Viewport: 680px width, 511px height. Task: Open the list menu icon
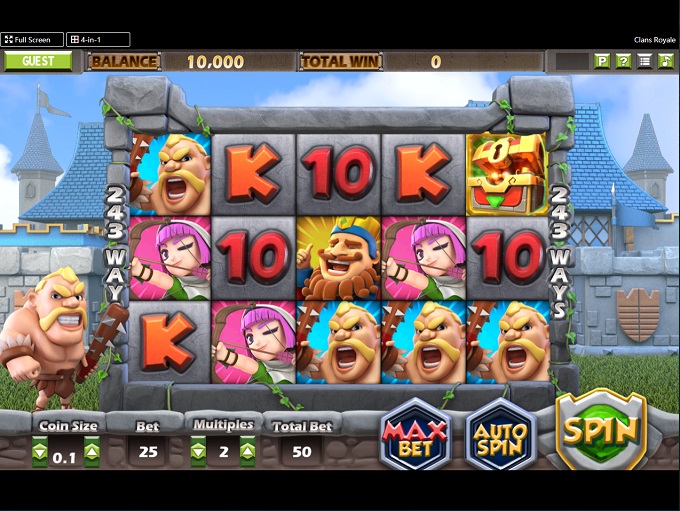[645, 61]
